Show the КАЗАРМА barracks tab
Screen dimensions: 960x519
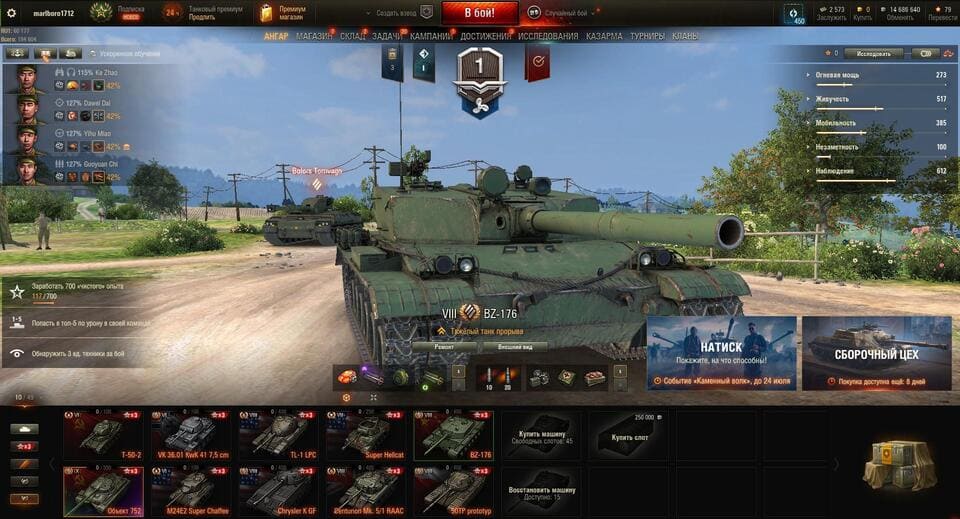(604, 36)
